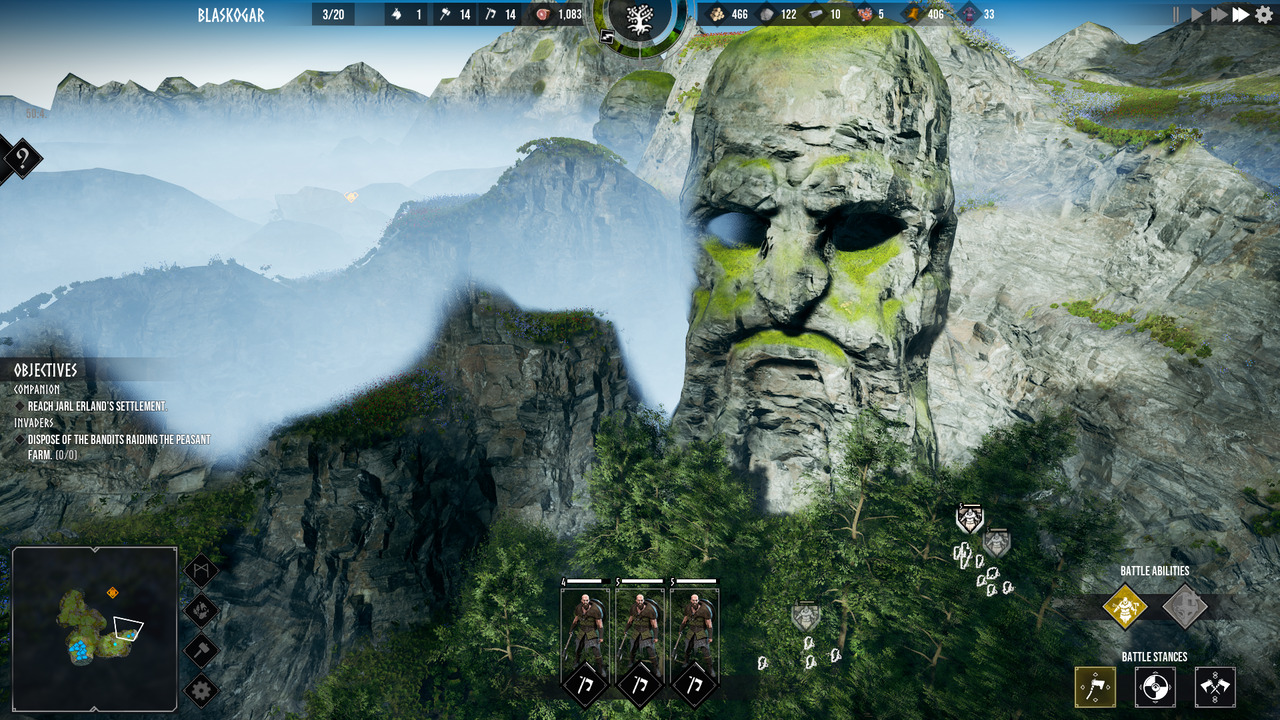Set game to normal play speed

point(1197,14)
